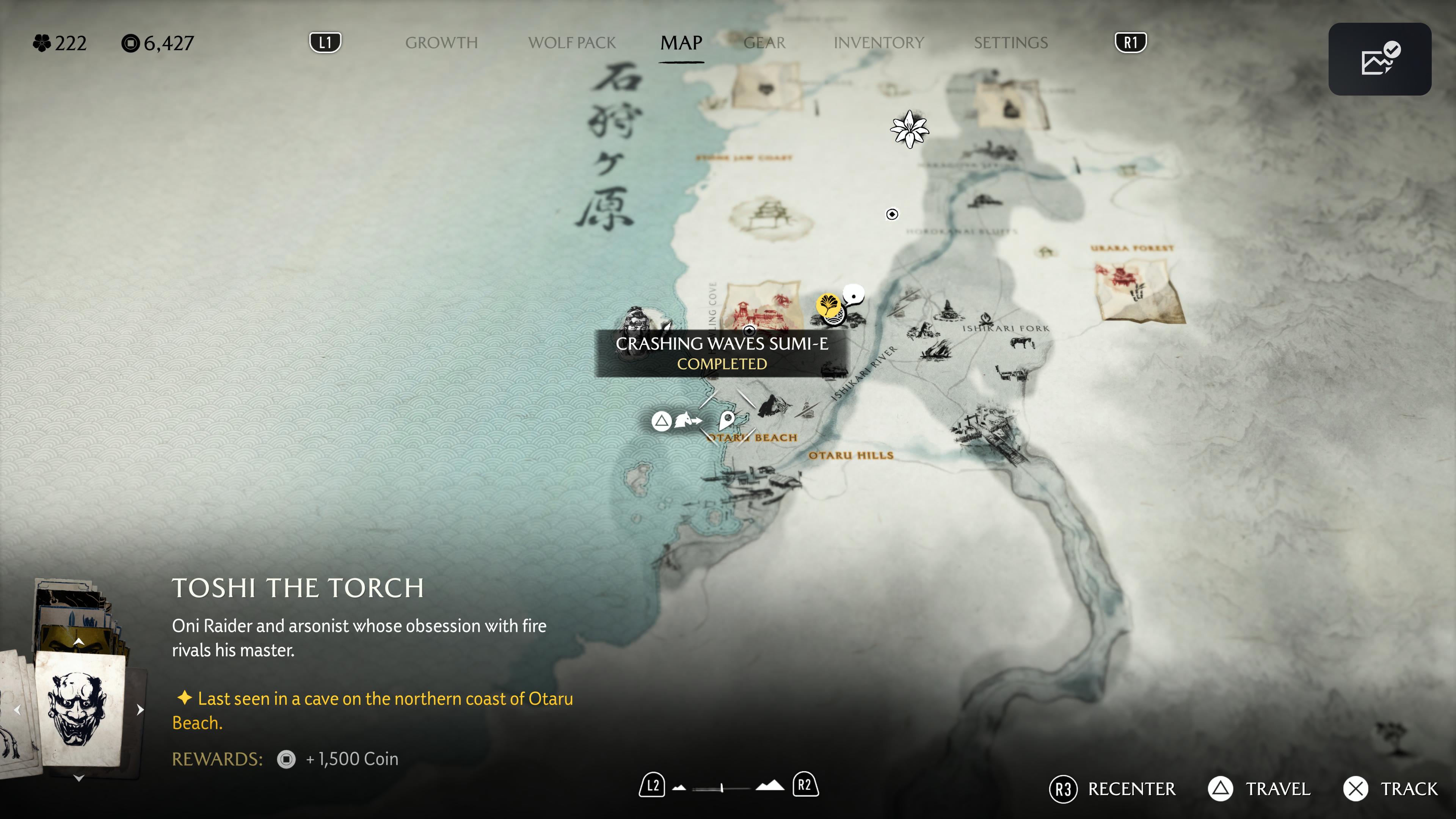Show the previous bounty card with left arrow
The width and height of the screenshot is (1456, 819).
[17, 710]
